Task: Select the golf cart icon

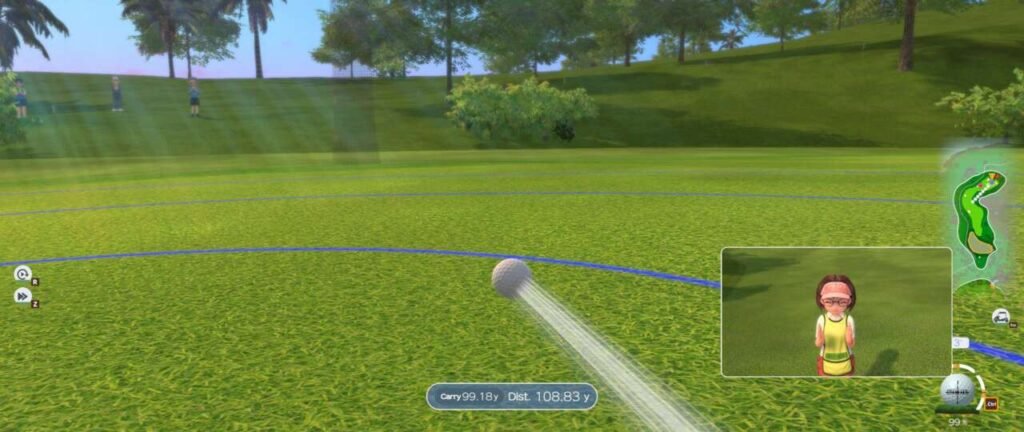Action: tap(1000, 317)
